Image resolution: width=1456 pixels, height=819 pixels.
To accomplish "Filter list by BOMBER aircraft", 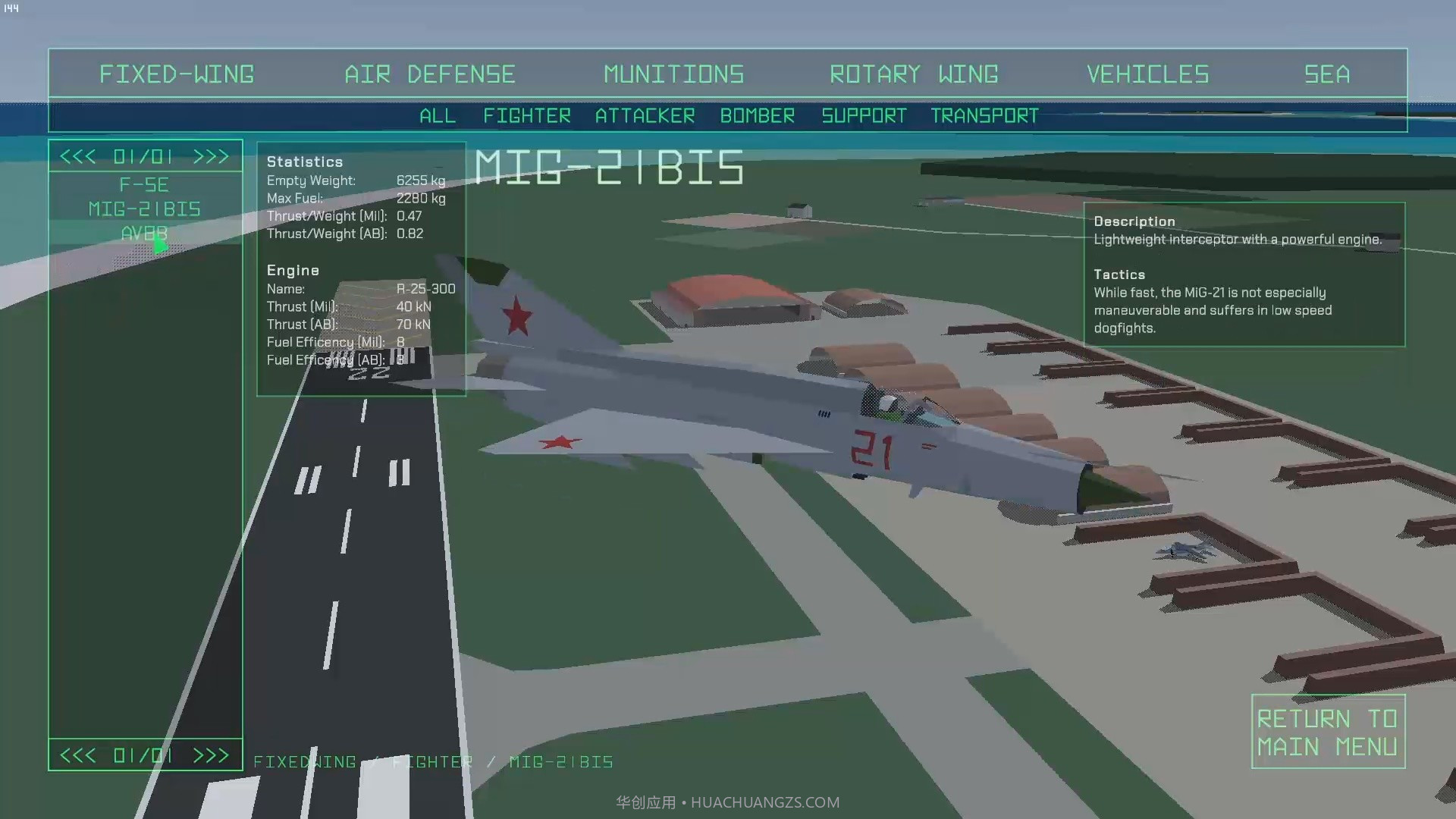I will (757, 115).
